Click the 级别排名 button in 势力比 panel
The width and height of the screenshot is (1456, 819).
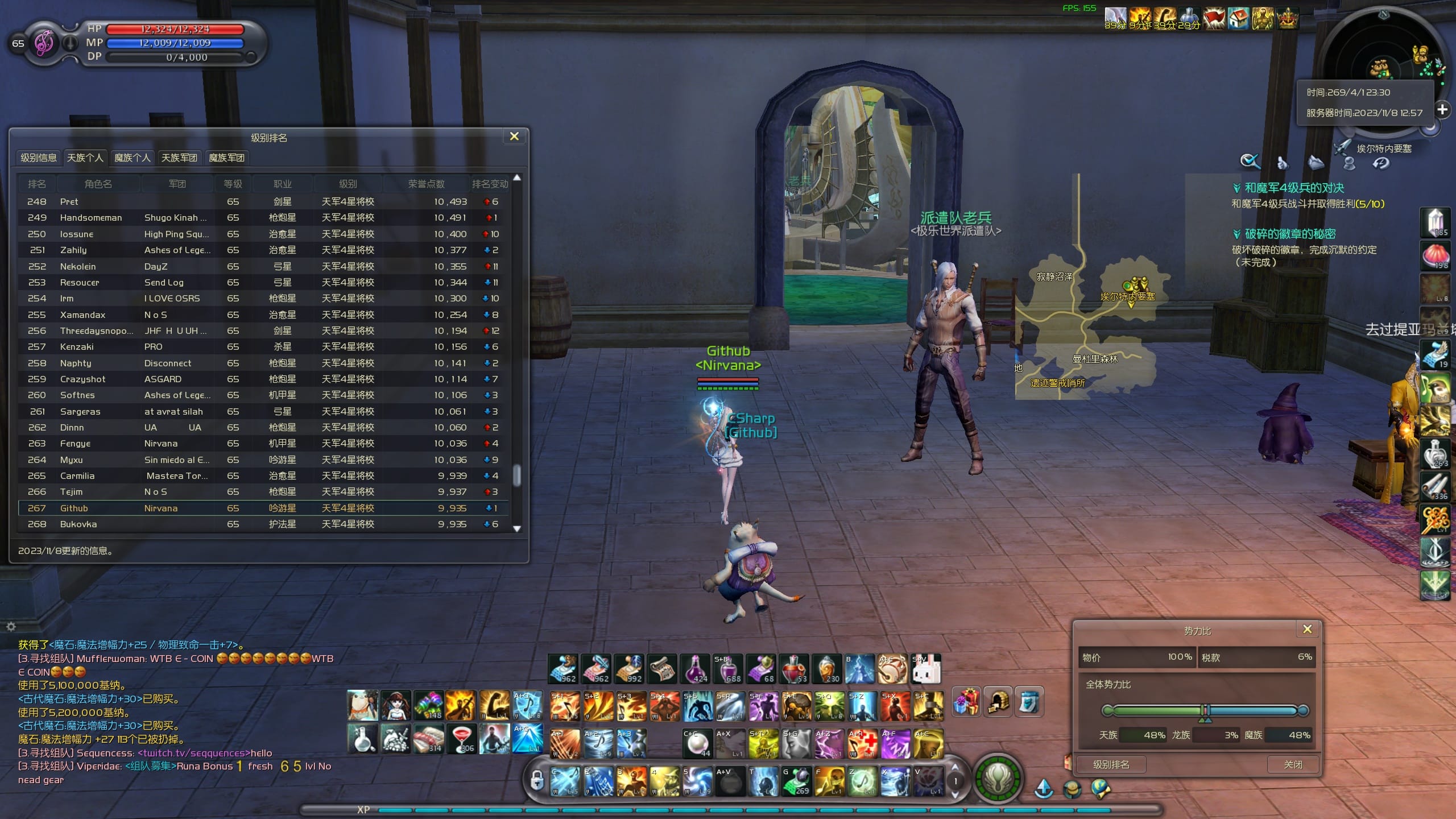[x=1111, y=764]
